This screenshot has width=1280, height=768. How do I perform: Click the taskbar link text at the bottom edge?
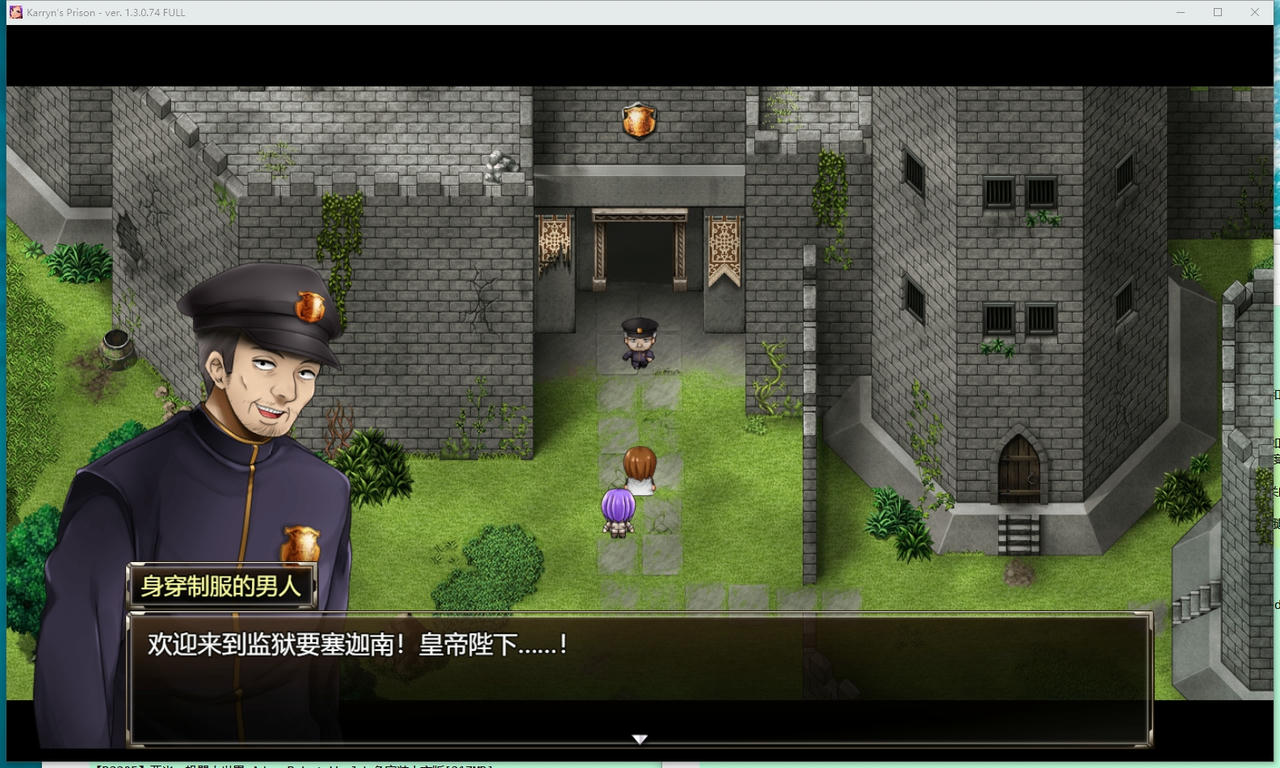point(290,766)
